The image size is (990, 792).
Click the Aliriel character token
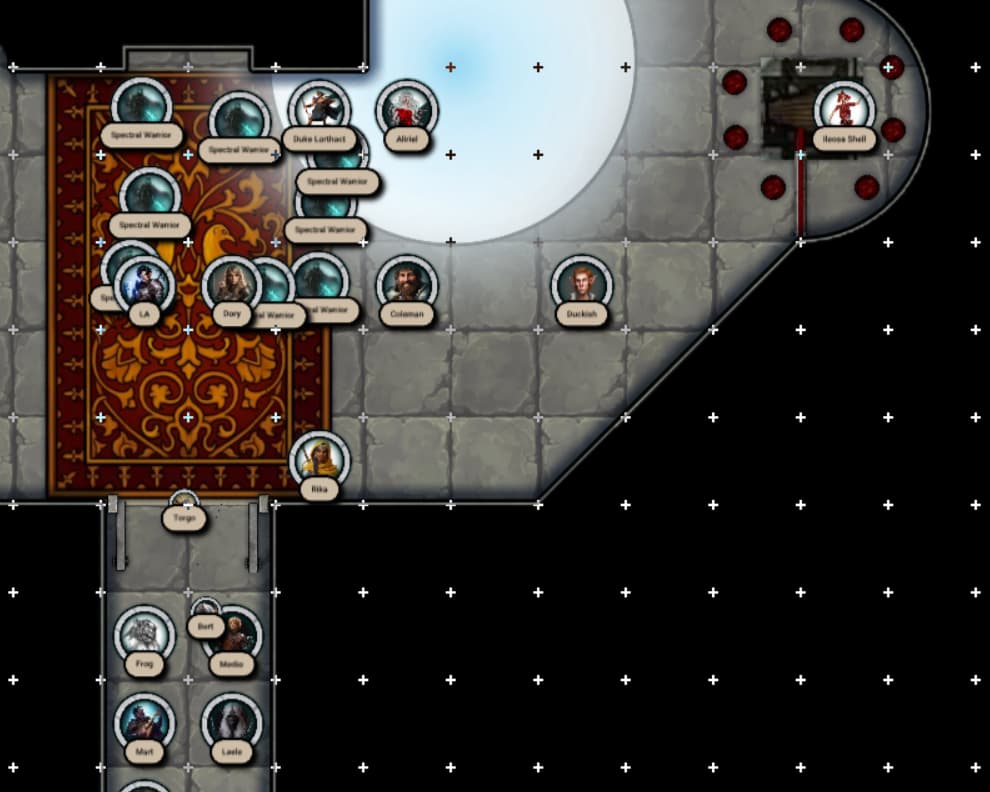click(x=406, y=108)
